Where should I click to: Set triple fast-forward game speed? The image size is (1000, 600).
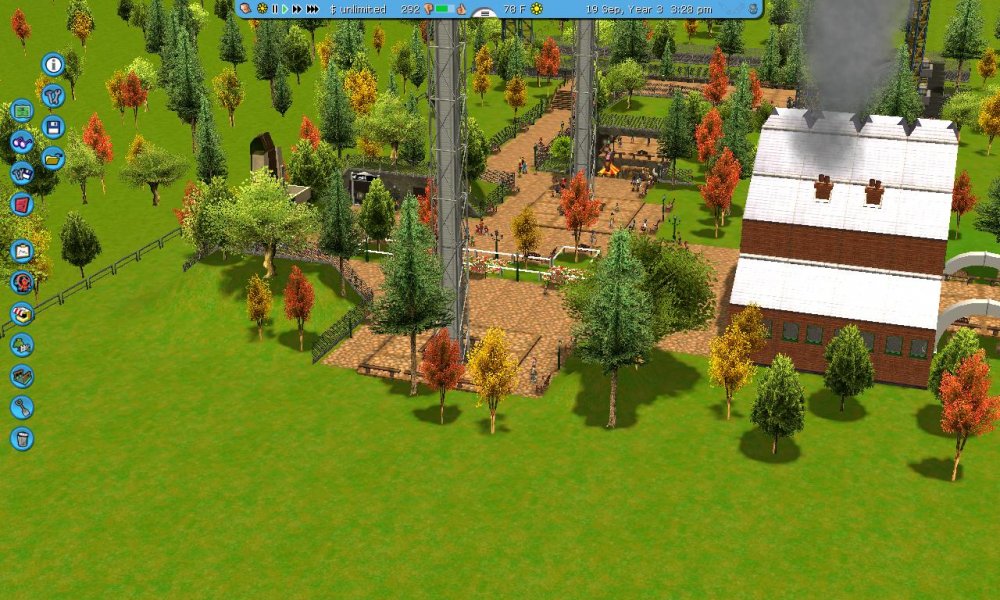coord(314,9)
